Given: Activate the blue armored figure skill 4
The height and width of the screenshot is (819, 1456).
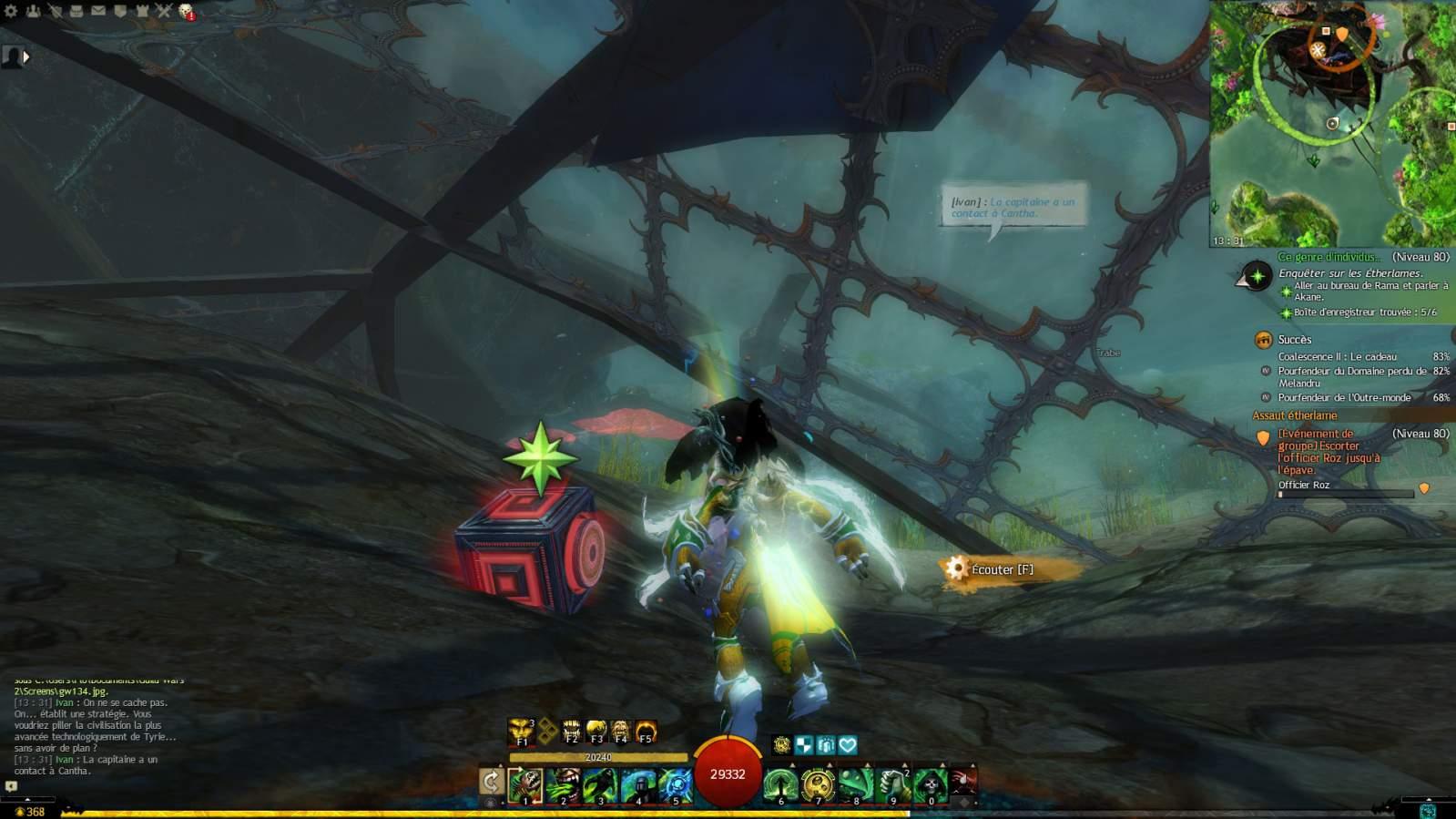Looking at the screenshot, I should pyautogui.click(x=638, y=784).
